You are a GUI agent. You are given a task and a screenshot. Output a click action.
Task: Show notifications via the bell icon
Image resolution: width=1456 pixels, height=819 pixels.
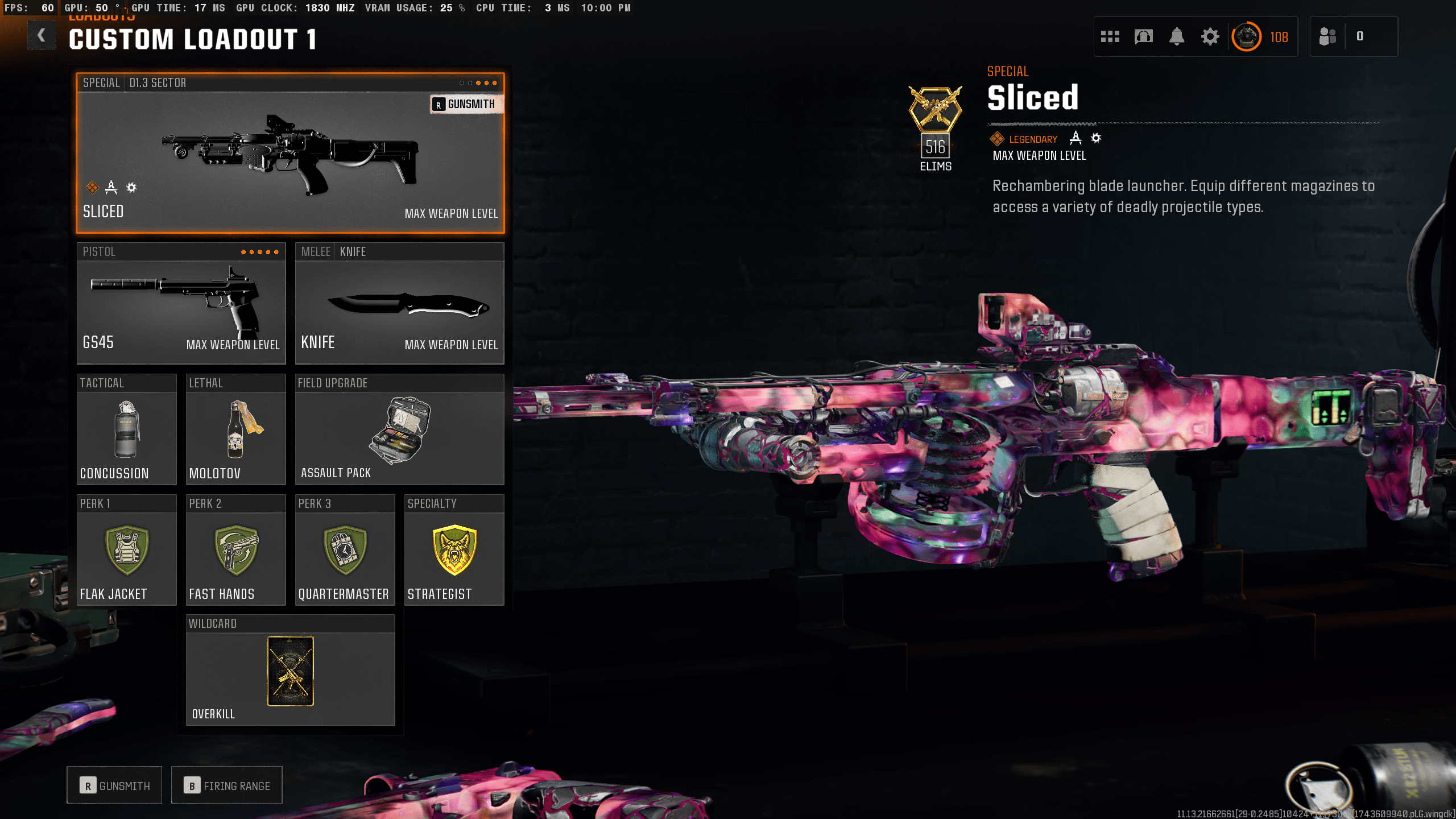(x=1177, y=37)
